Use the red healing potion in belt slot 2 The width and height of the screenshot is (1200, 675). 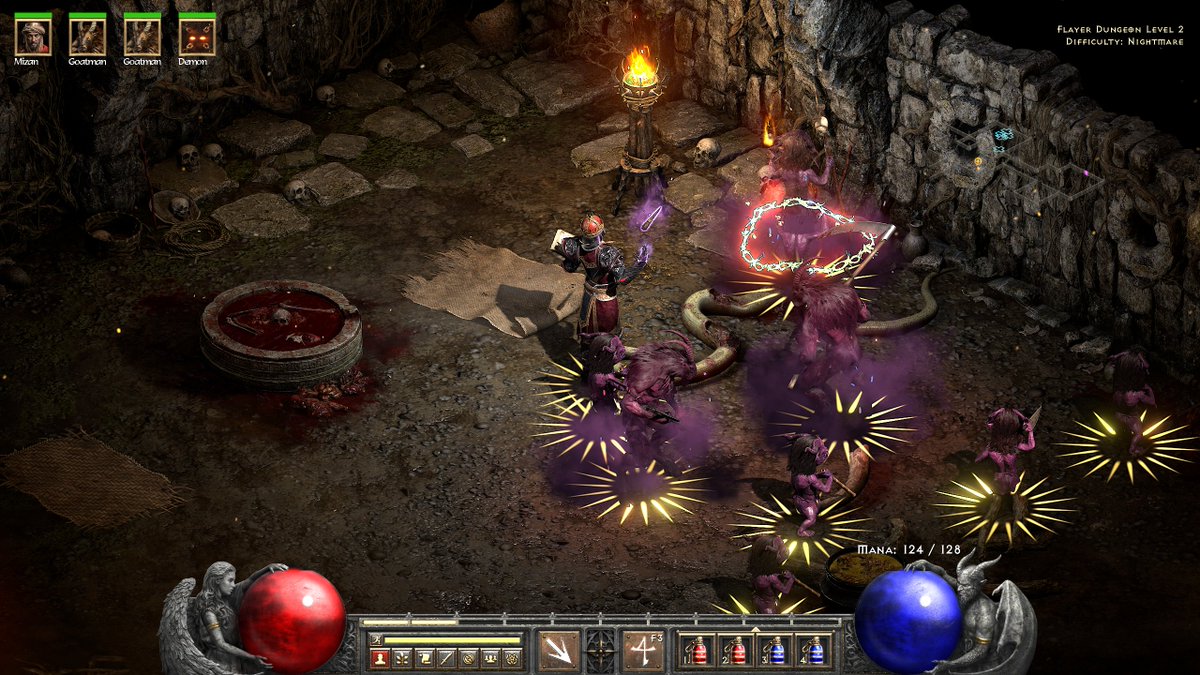[x=736, y=651]
